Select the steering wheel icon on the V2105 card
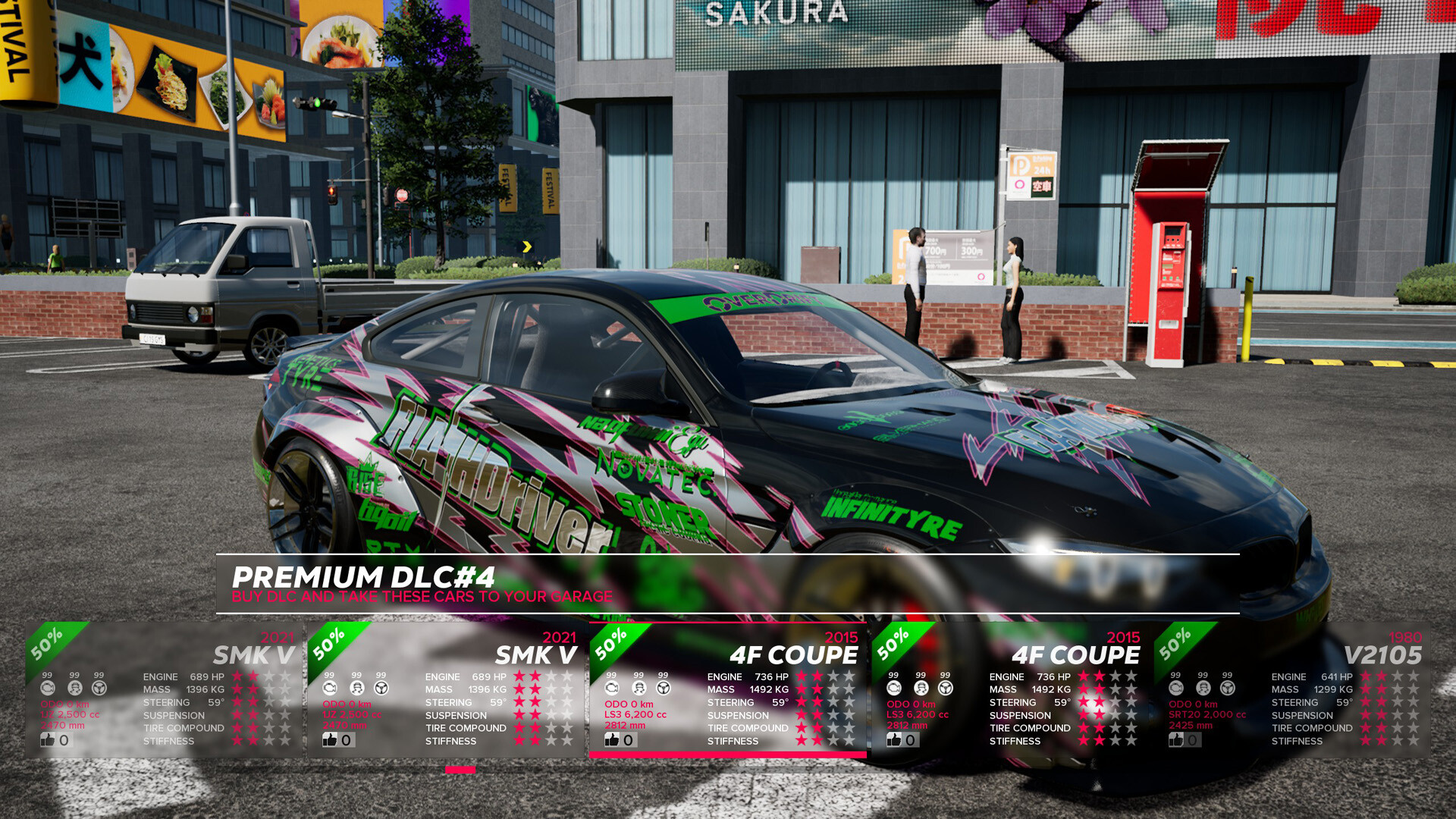 [x=1227, y=689]
